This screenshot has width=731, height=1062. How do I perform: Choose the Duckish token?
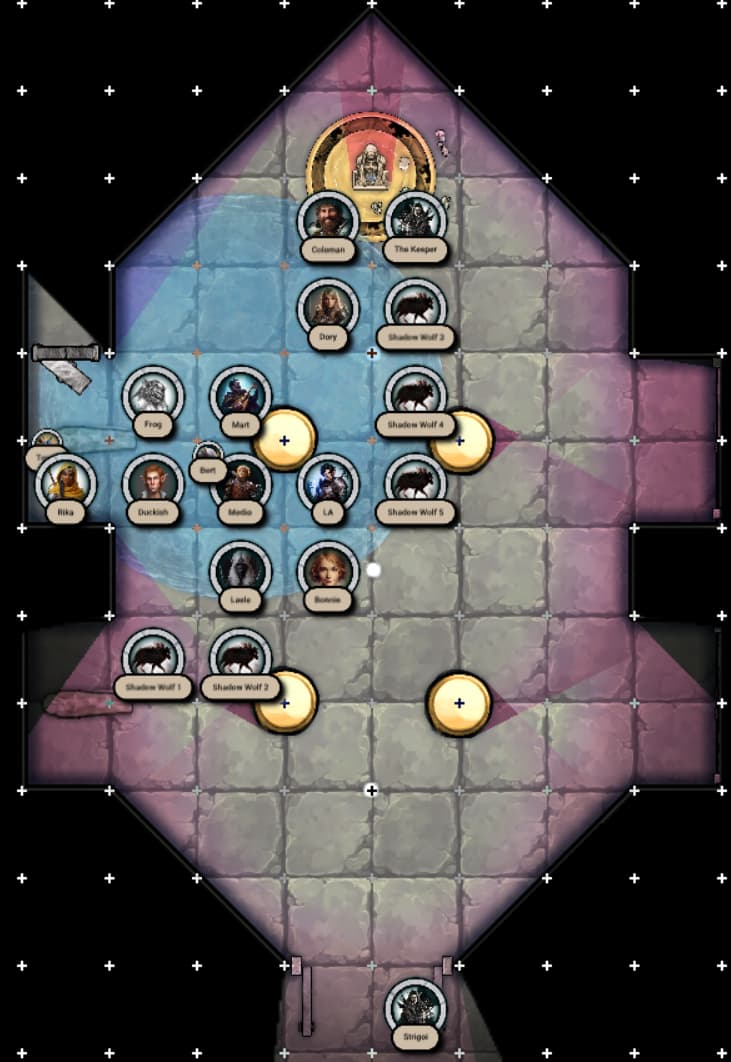(x=153, y=483)
